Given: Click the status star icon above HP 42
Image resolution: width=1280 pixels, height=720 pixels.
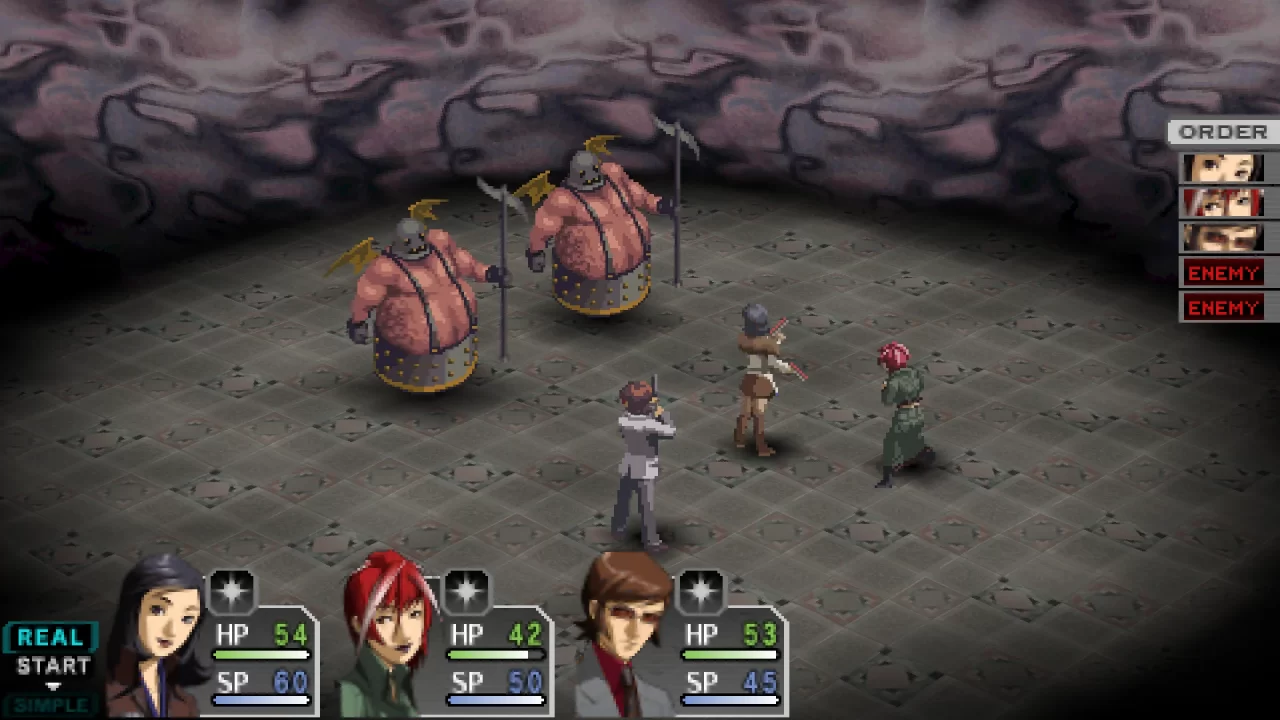Looking at the screenshot, I should 466,591.
